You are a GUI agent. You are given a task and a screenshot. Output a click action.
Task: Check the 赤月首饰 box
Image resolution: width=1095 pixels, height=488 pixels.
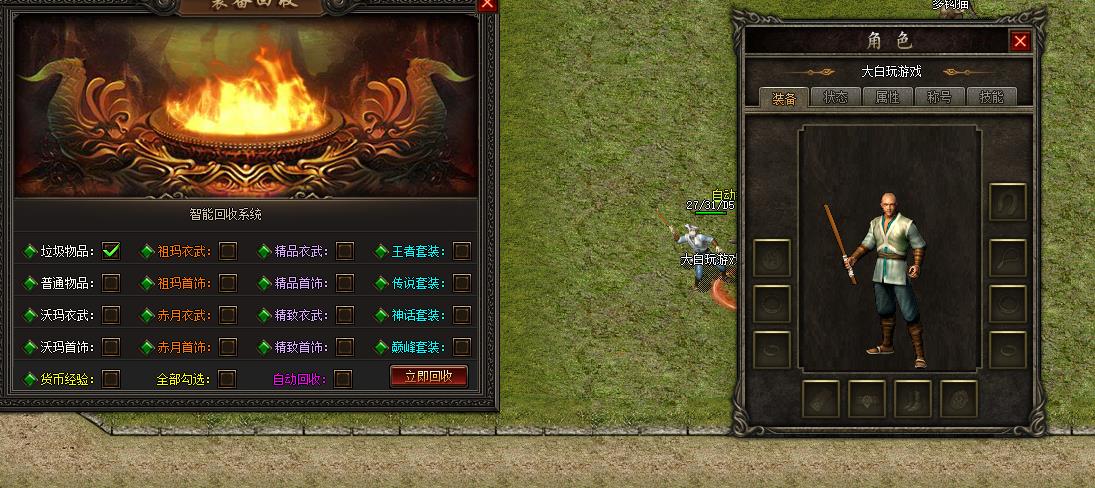tap(228, 347)
